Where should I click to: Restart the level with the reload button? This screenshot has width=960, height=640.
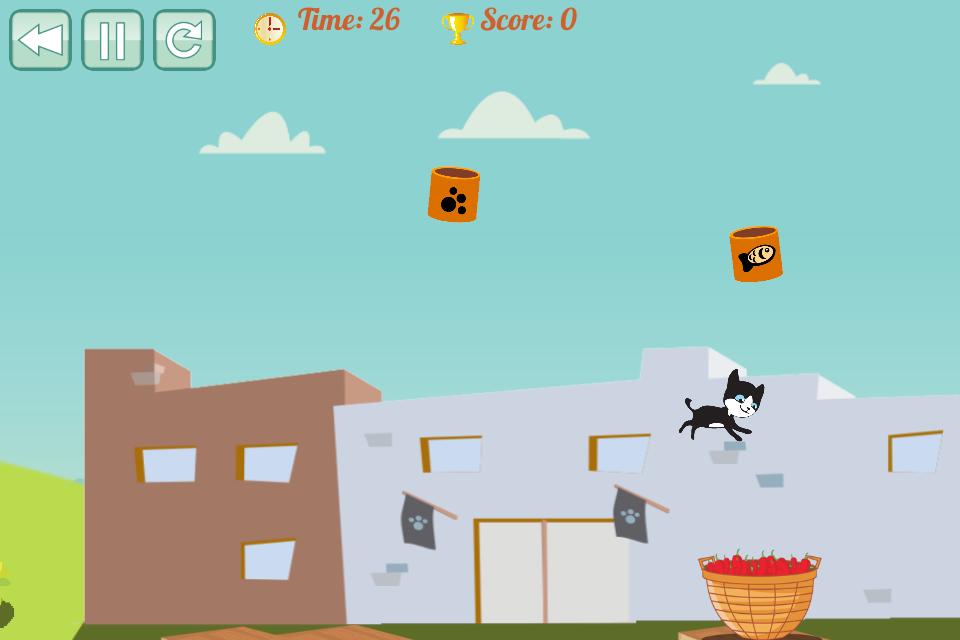point(184,40)
